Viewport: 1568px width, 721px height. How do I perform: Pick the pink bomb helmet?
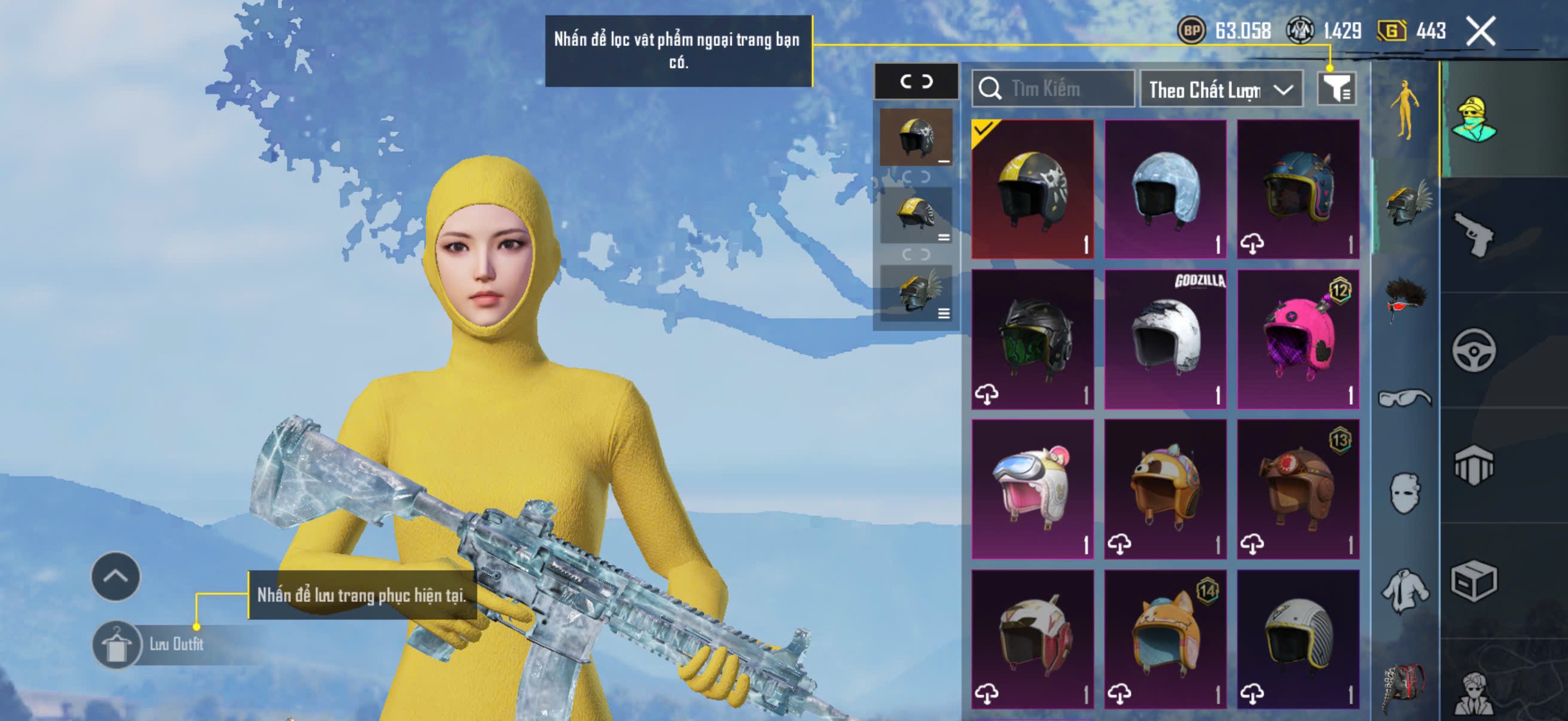pyautogui.click(x=1298, y=340)
